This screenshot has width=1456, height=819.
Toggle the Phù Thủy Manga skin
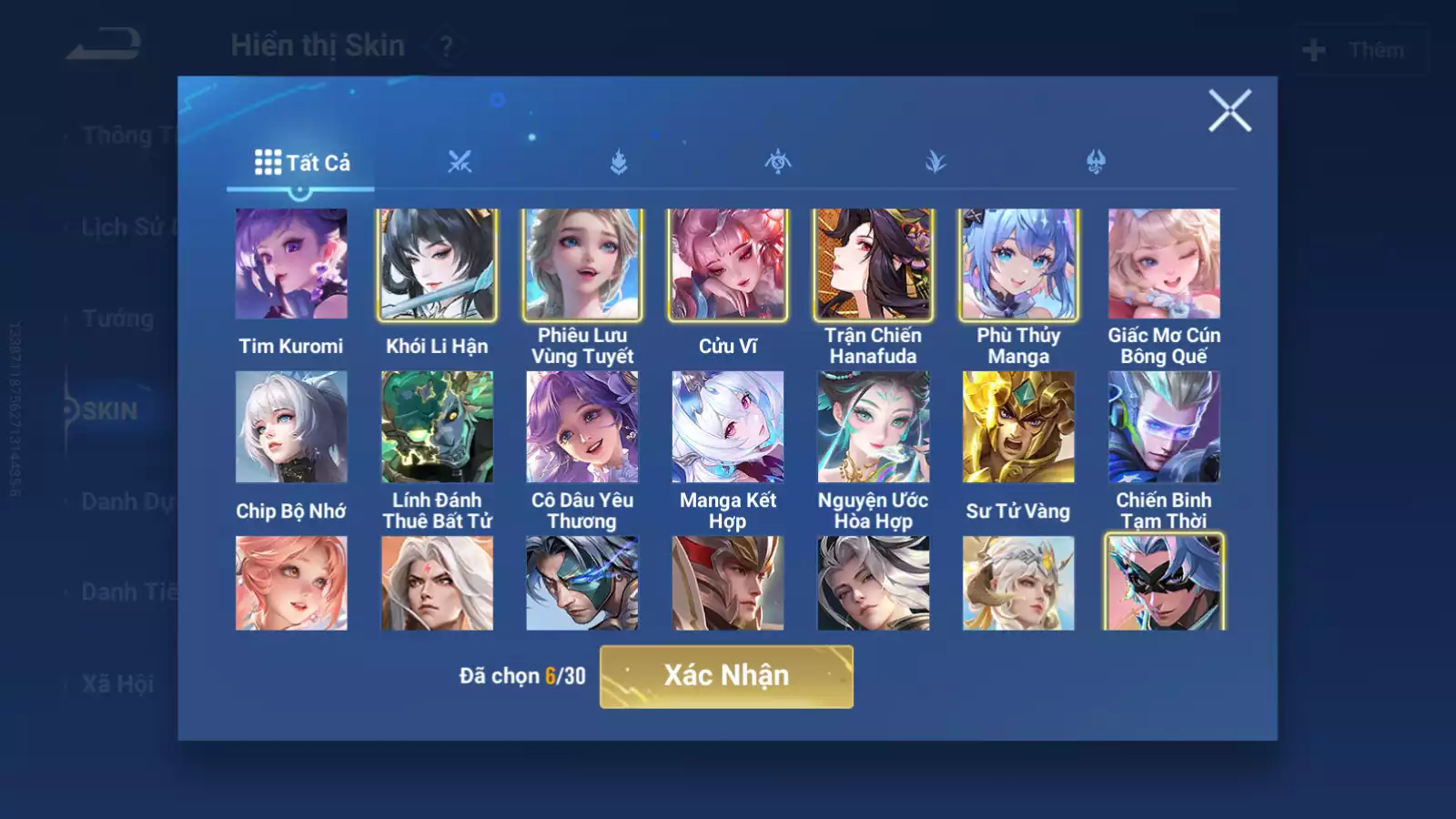[x=1018, y=264]
